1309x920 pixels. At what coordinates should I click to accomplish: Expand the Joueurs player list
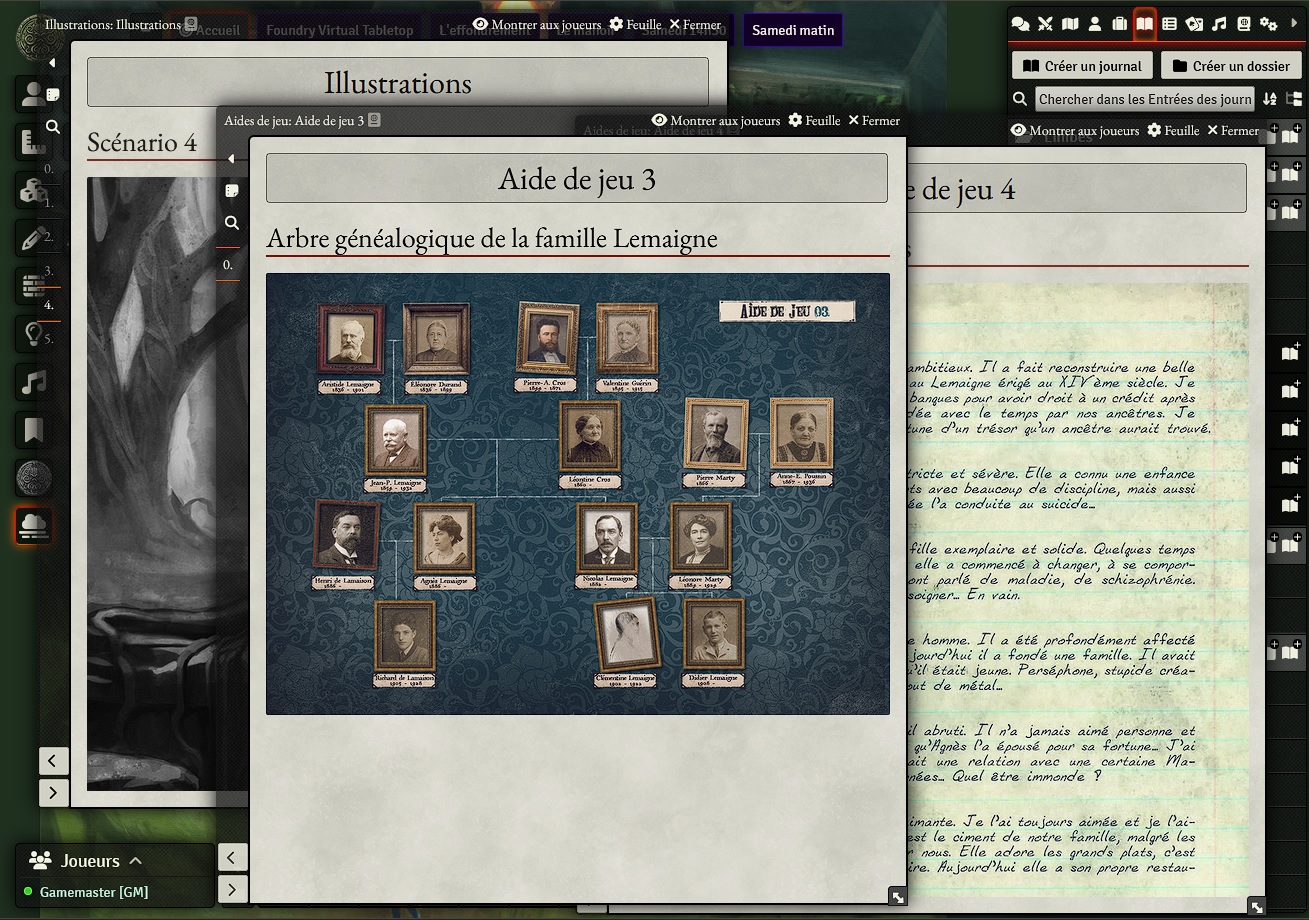(136, 861)
